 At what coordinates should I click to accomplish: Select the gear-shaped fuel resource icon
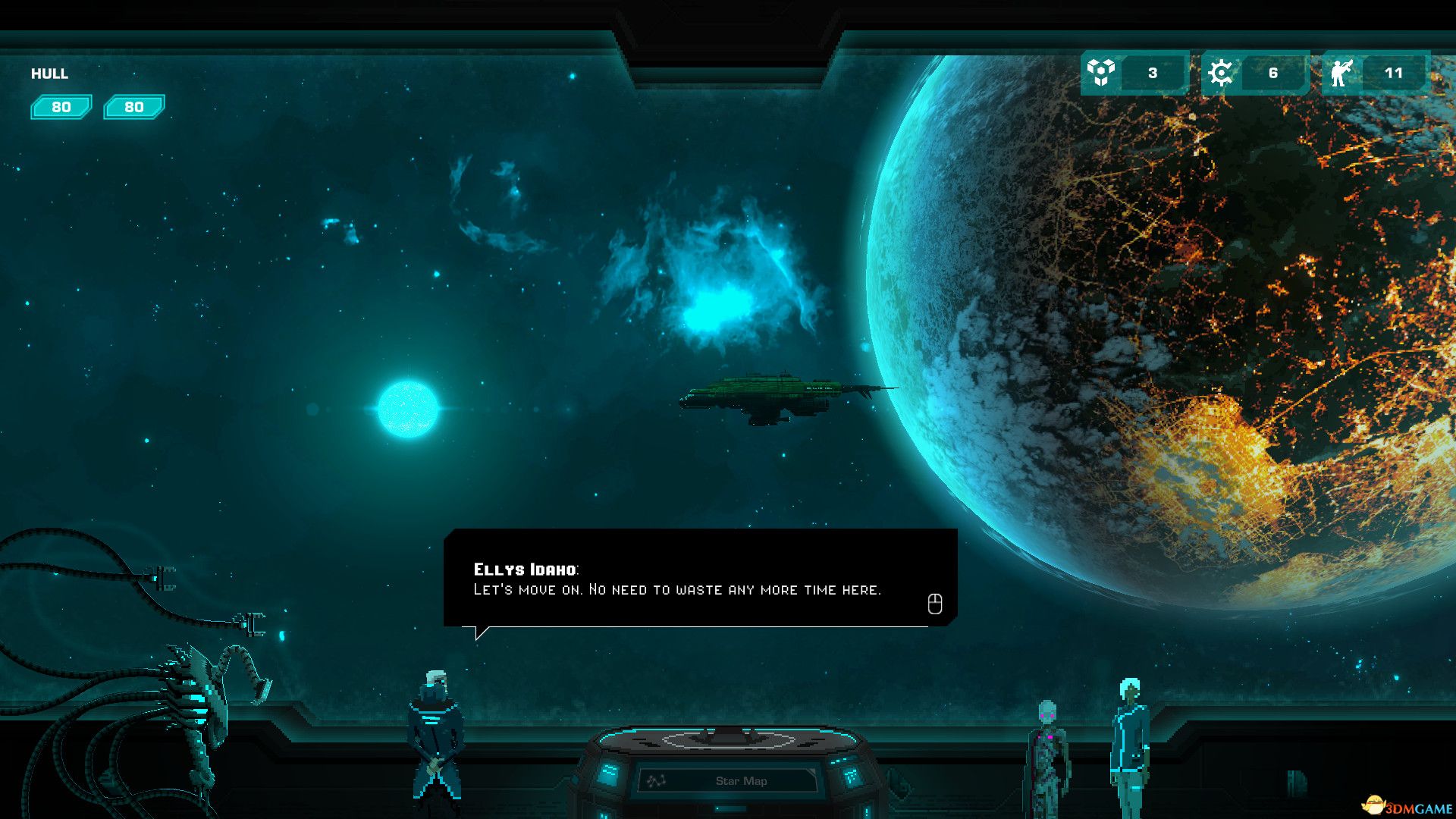1220,73
